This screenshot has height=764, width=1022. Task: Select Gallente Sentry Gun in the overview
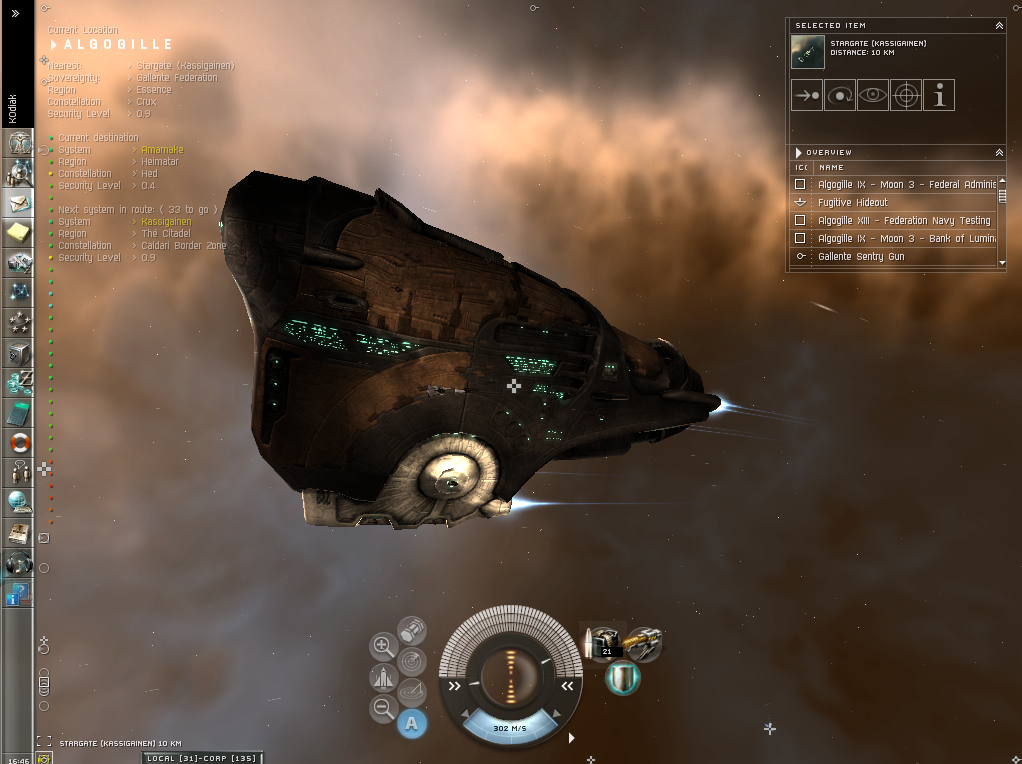pyautogui.click(x=861, y=256)
